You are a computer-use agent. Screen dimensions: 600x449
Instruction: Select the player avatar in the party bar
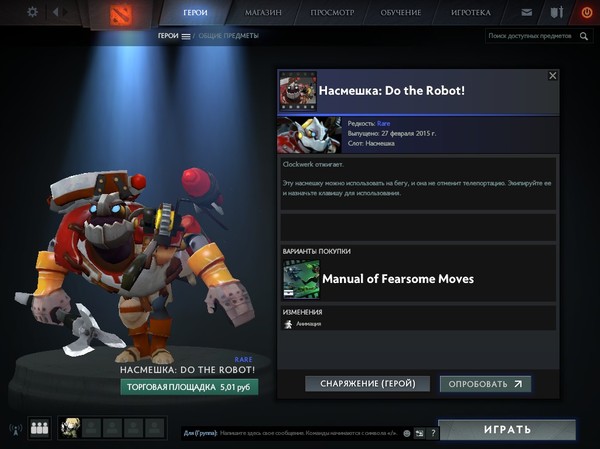click(70, 428)
